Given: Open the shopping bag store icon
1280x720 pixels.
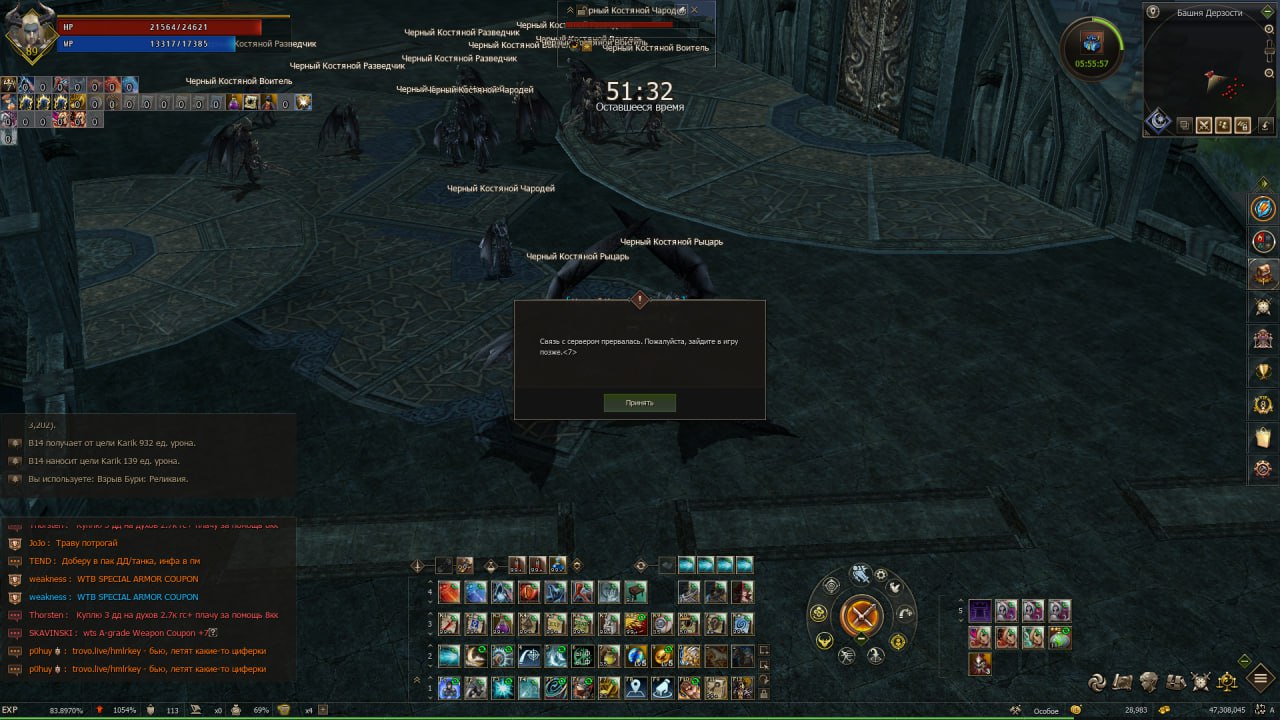Looking at the screenshot, I should coord(1264,437).
